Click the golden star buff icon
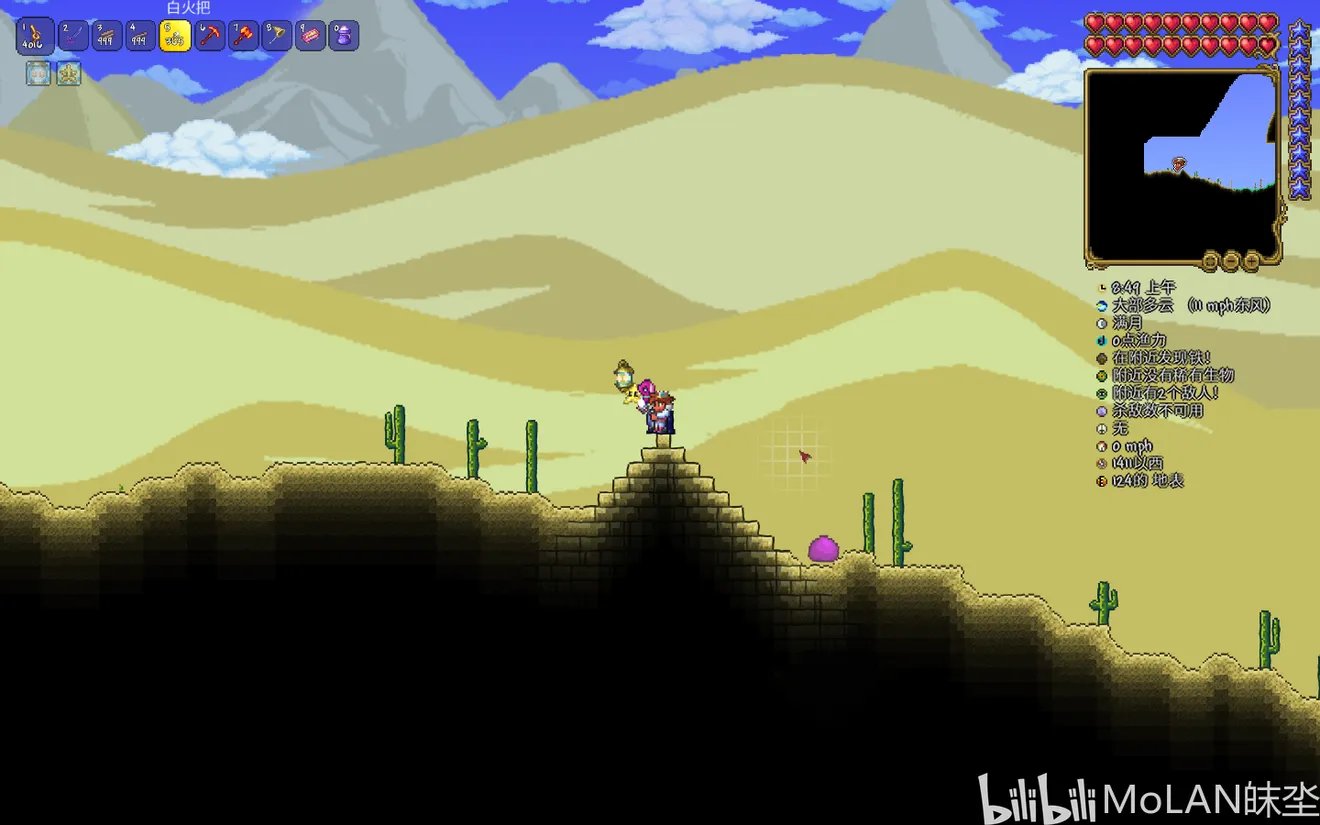Image resolution: width=1320 pixels, height=825 pixels. coord(68,73)
